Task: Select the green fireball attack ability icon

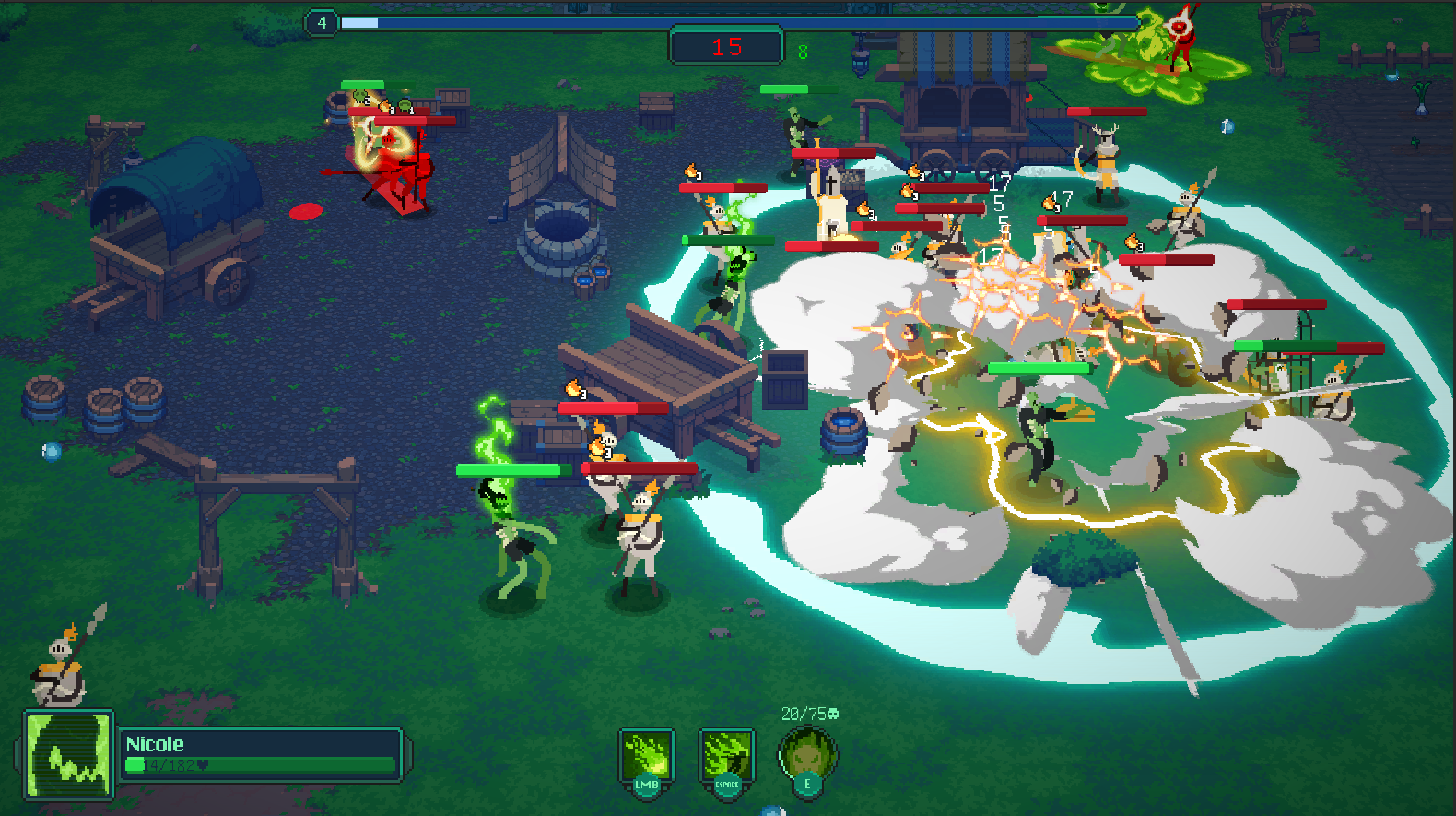Action: (x=647, y=756)
